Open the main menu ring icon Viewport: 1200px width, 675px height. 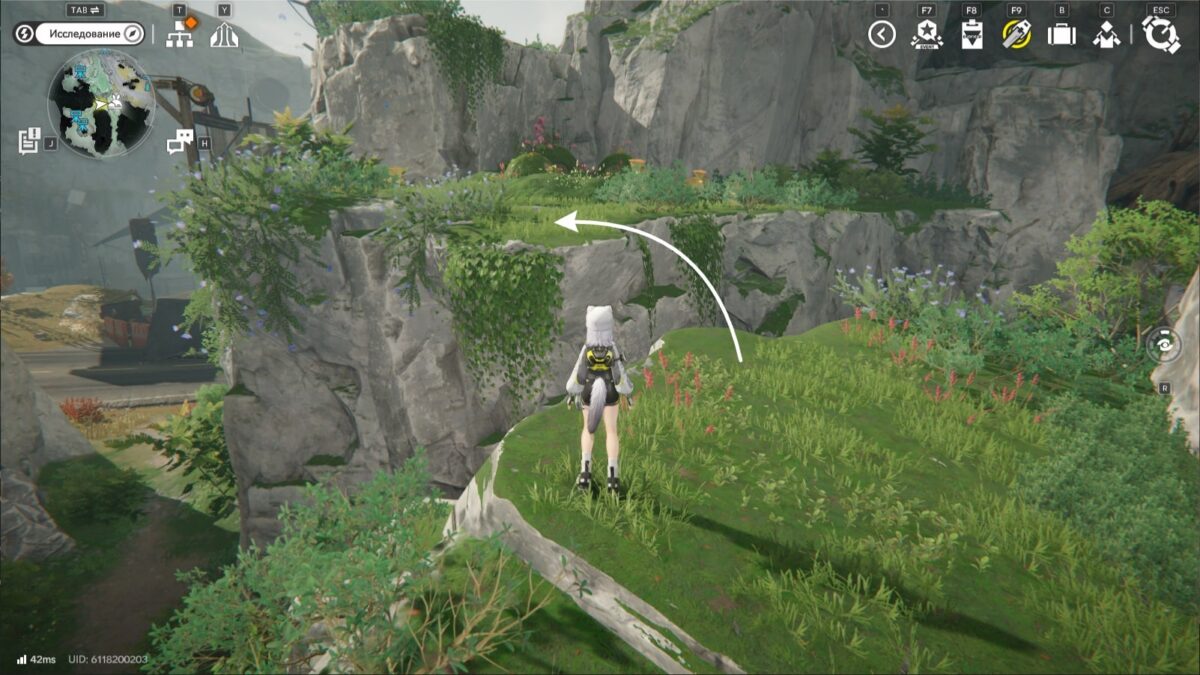(x=1161, y=35)
